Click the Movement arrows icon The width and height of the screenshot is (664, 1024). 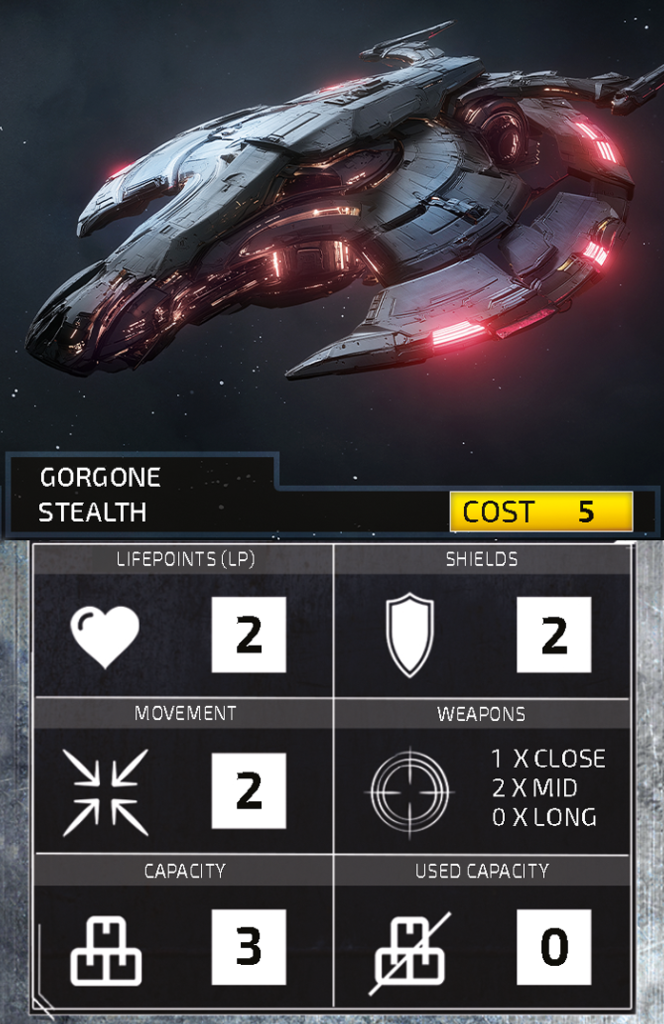click(x=105, y=792)
